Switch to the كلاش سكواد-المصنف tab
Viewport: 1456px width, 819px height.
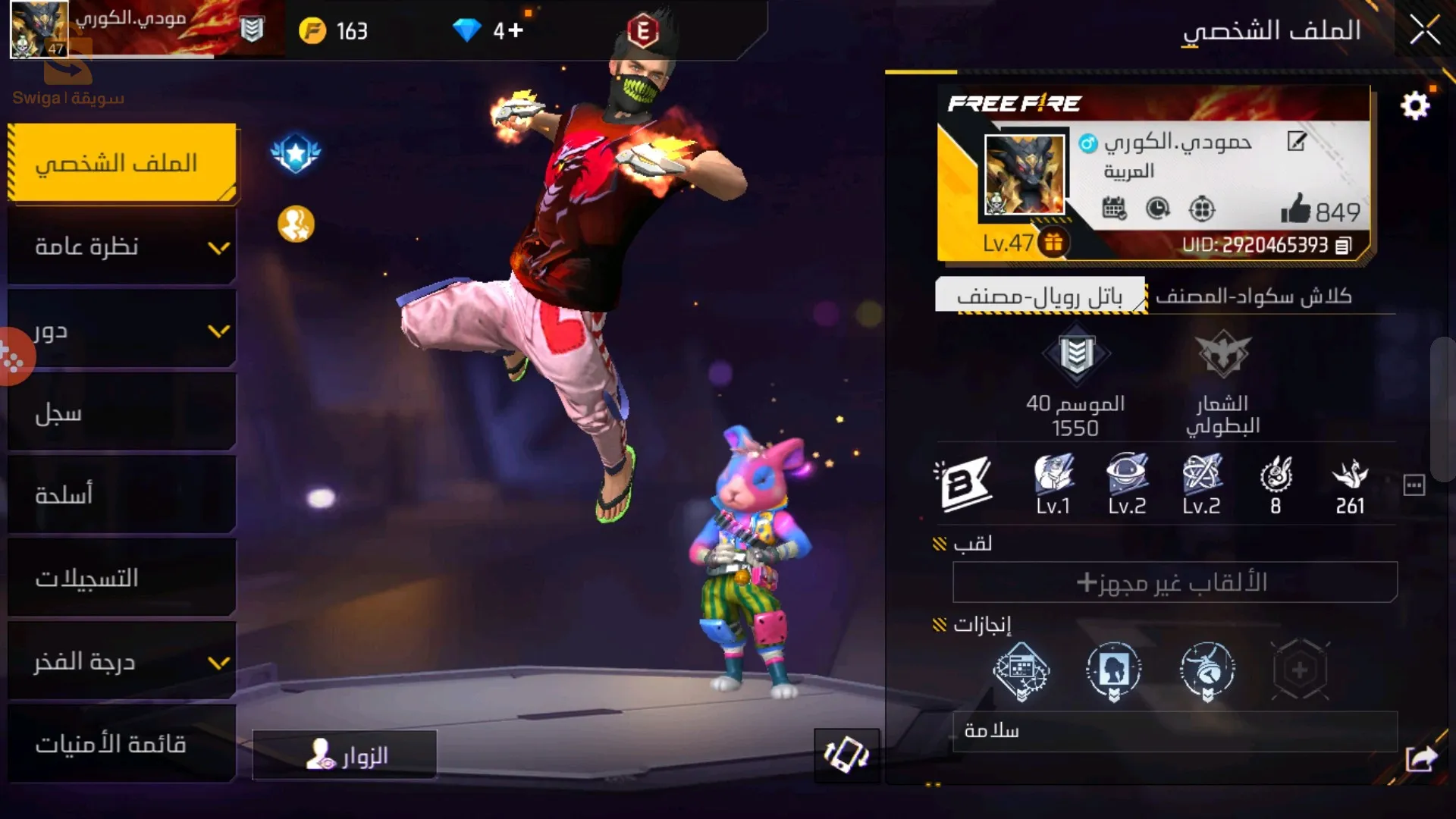coord(1254,297)
